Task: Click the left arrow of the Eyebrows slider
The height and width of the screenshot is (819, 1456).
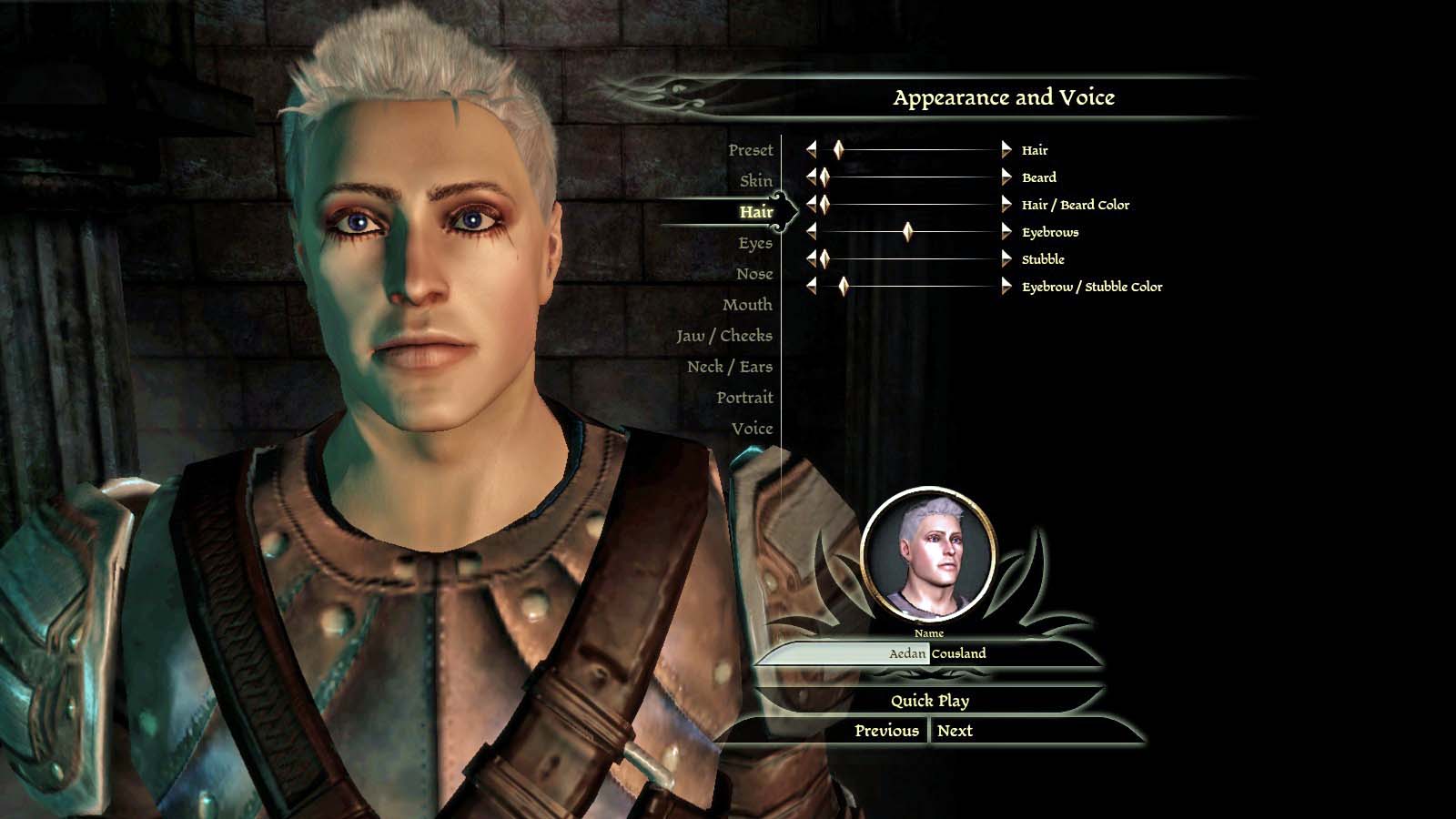Action: click(811, 232)
